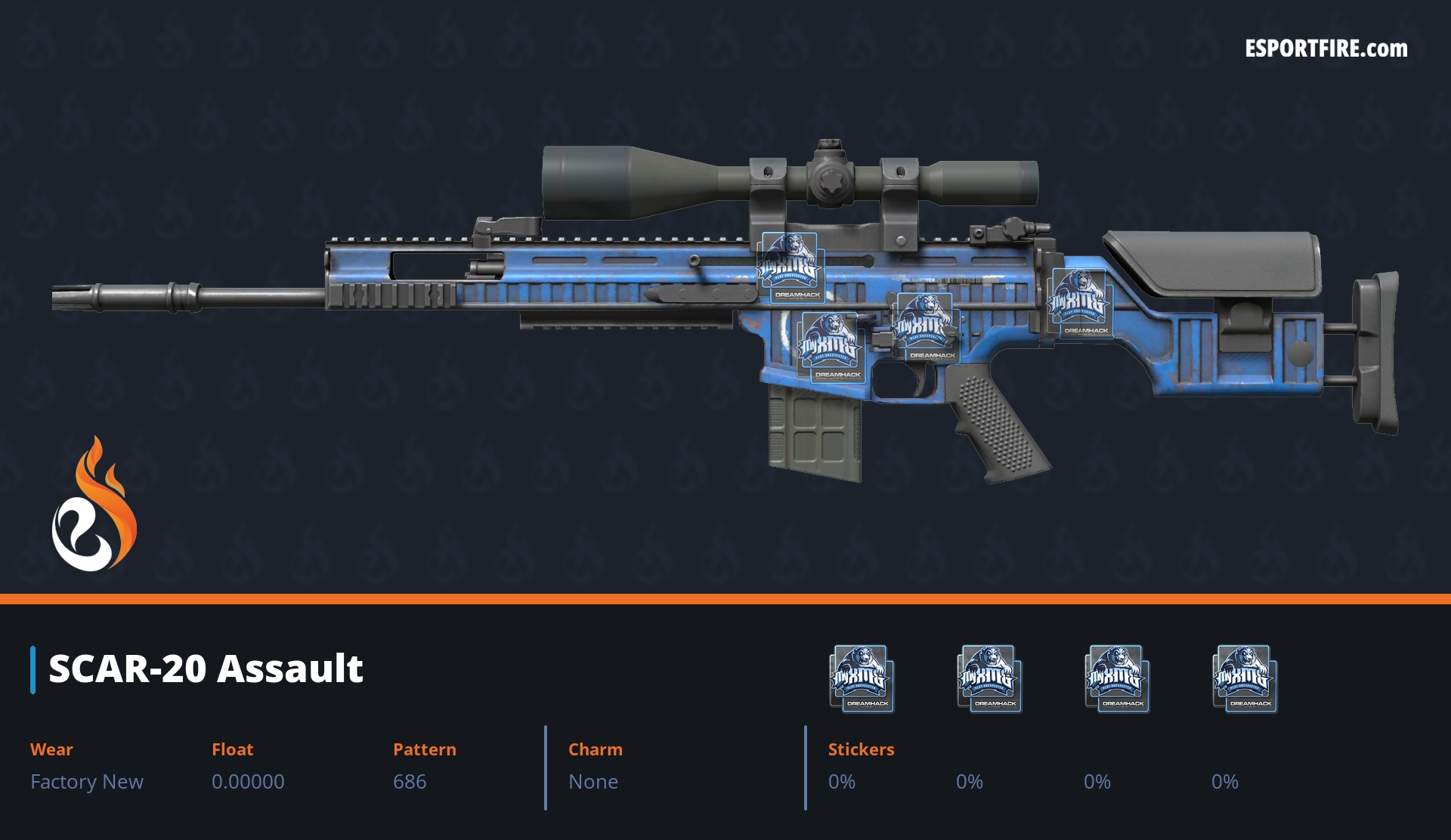Image resolution: width=1451 pixels, height=840 pixels.
Task: Open the ESPORTFIRE.com site link
Action: point(1326,49)
